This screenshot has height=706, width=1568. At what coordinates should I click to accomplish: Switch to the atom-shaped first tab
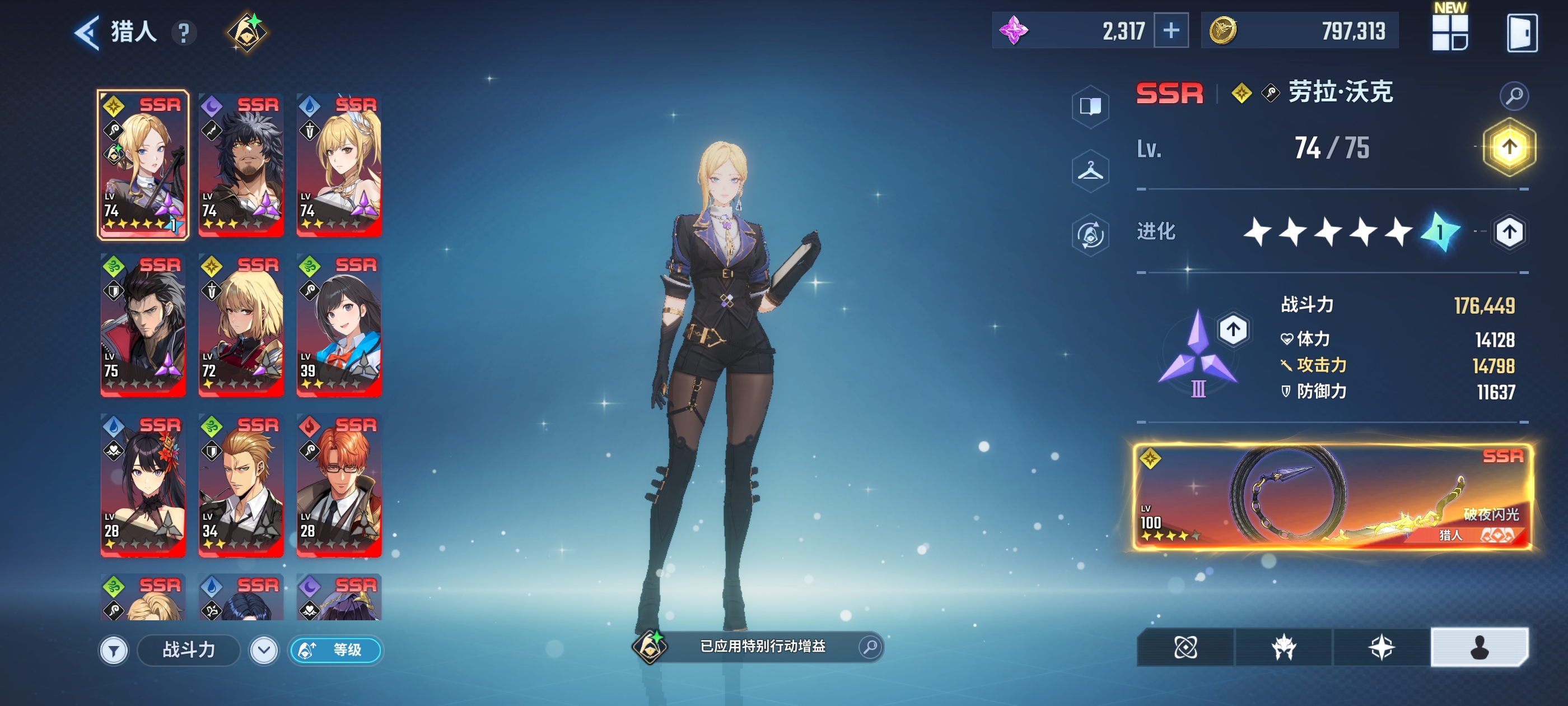point(1185,647)
